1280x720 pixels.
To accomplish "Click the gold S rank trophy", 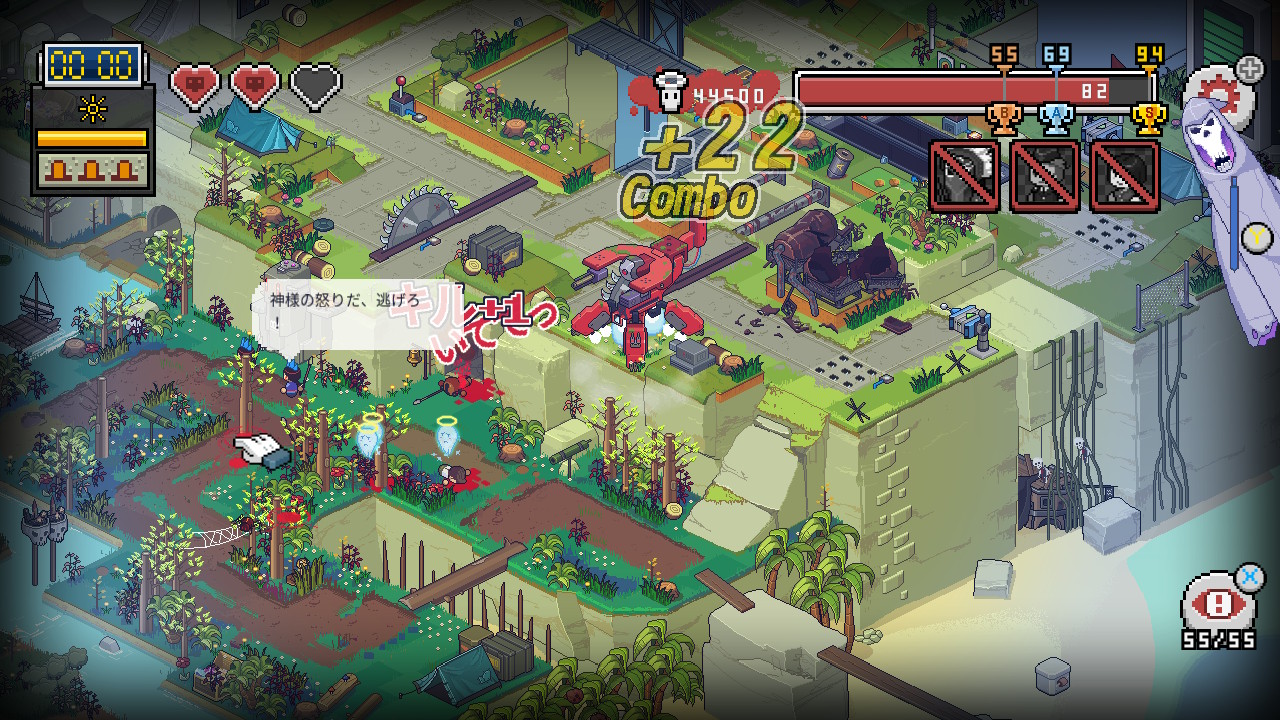I will point(1149,119).
